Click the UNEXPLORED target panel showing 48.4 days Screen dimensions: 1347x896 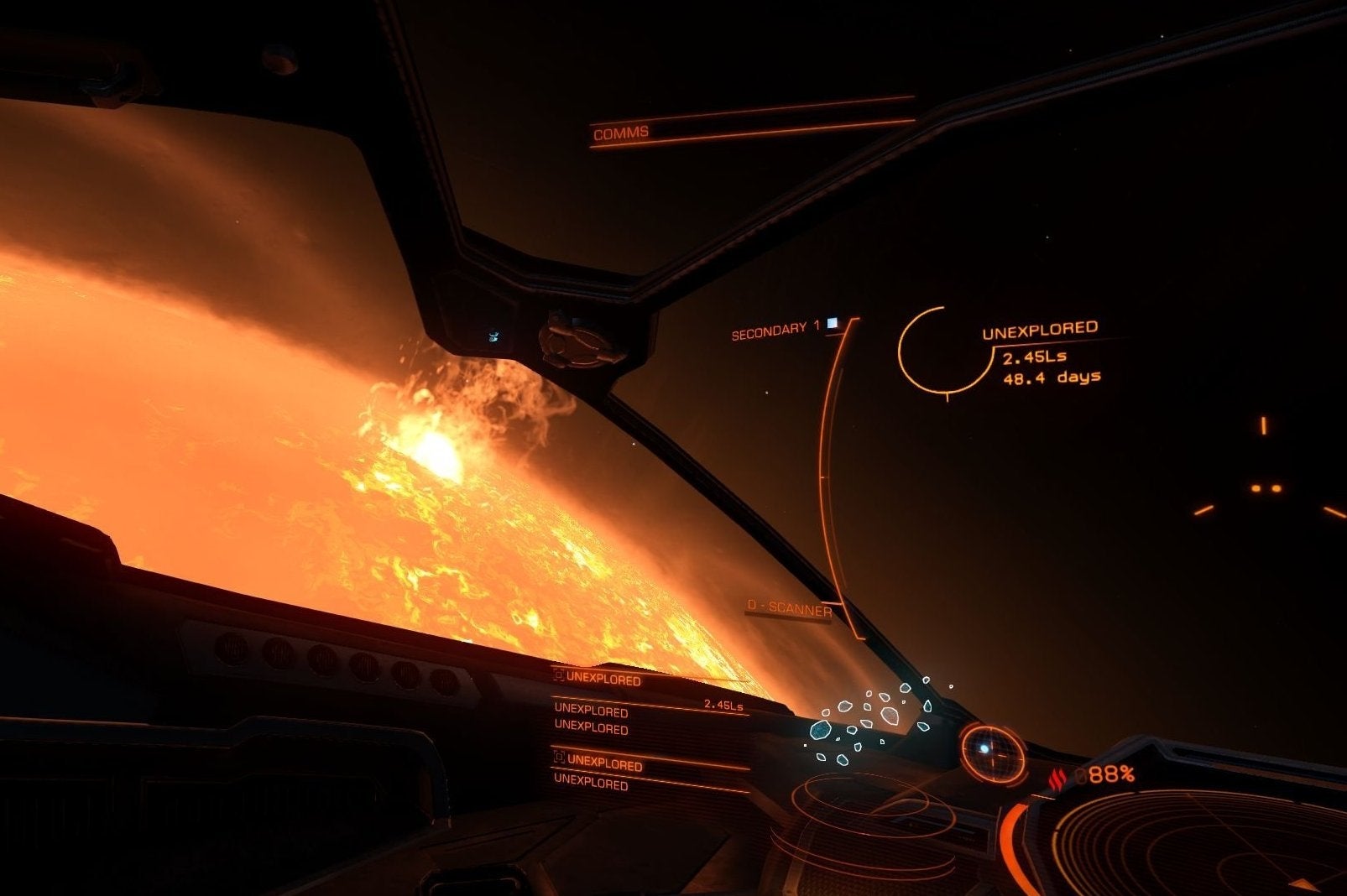click(x=1039, y=352)
